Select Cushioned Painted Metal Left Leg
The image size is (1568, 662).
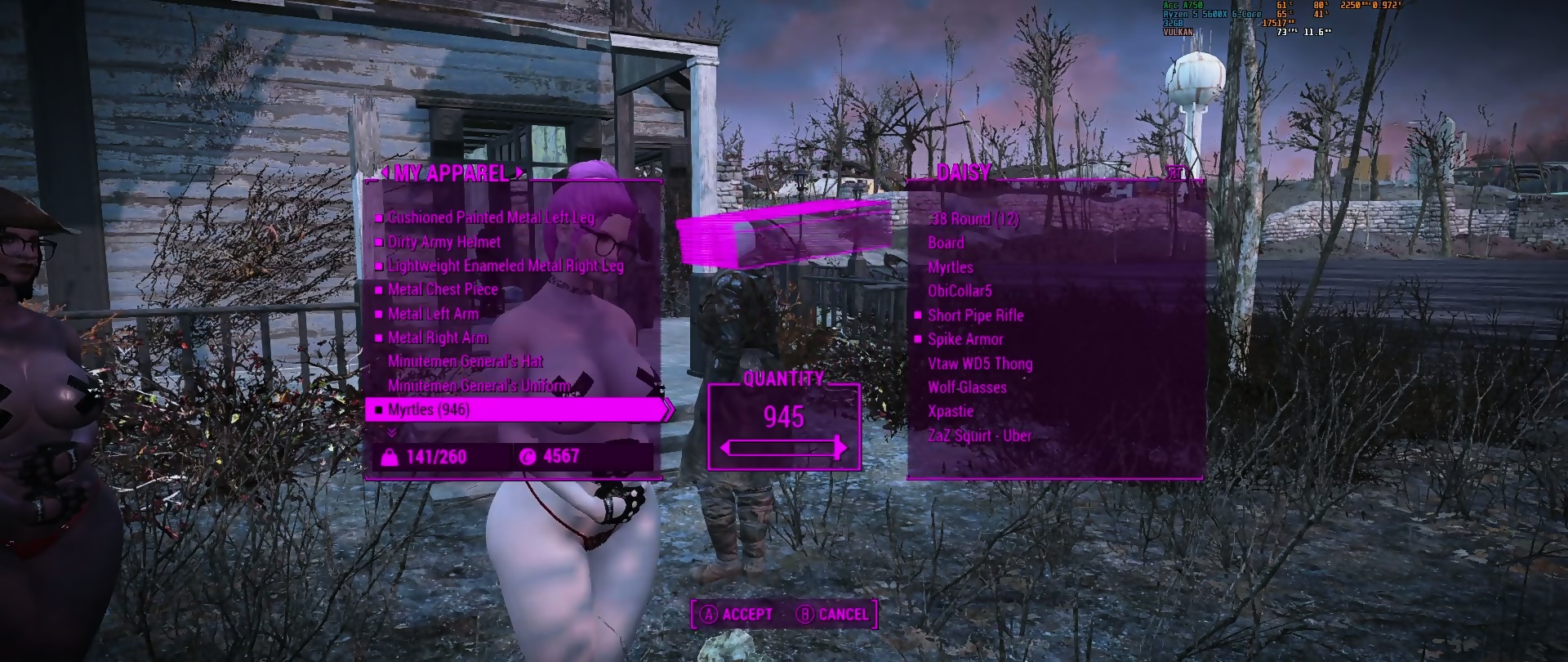491,217
